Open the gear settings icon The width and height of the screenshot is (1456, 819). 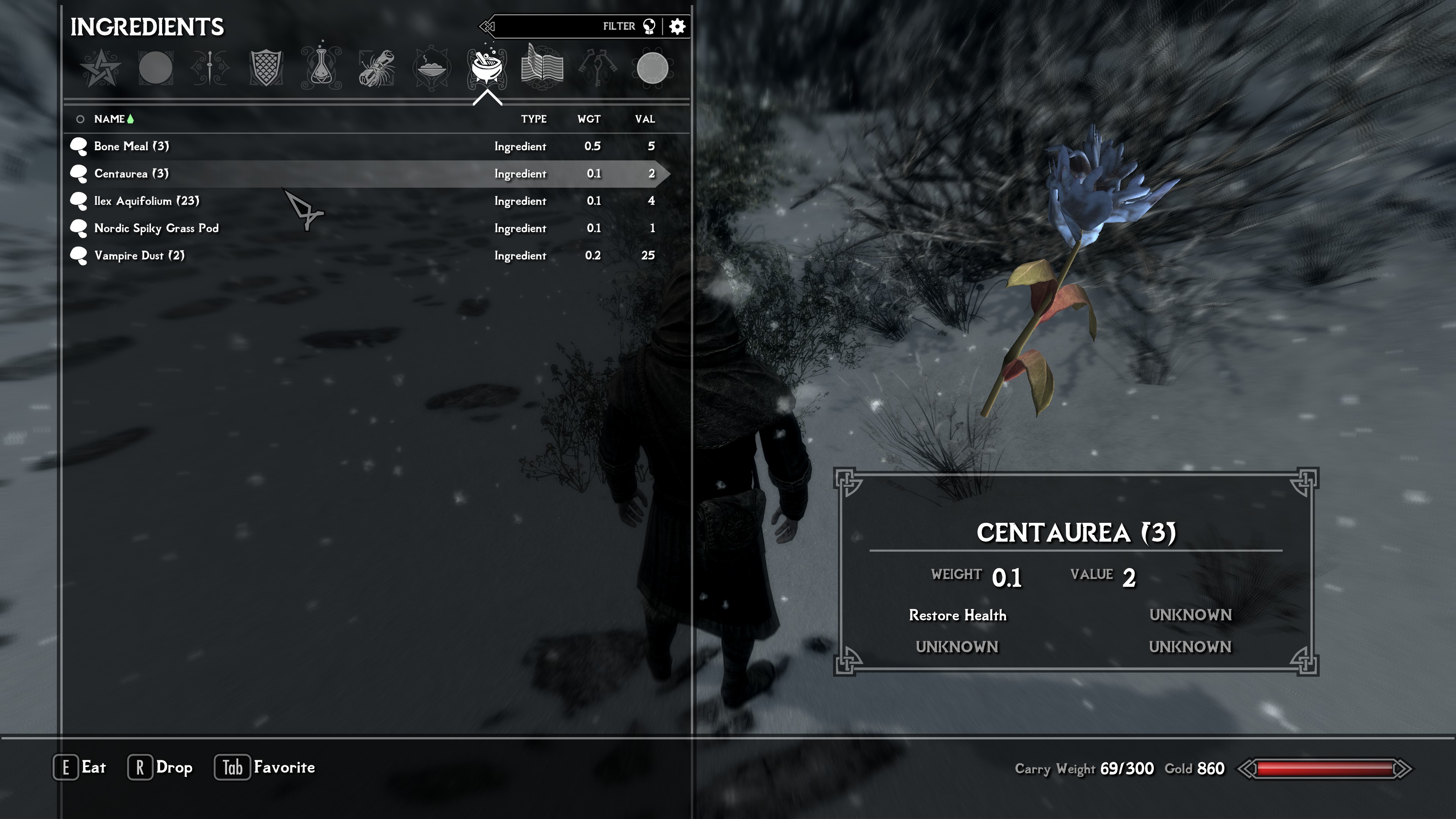(x=677, y=27)
